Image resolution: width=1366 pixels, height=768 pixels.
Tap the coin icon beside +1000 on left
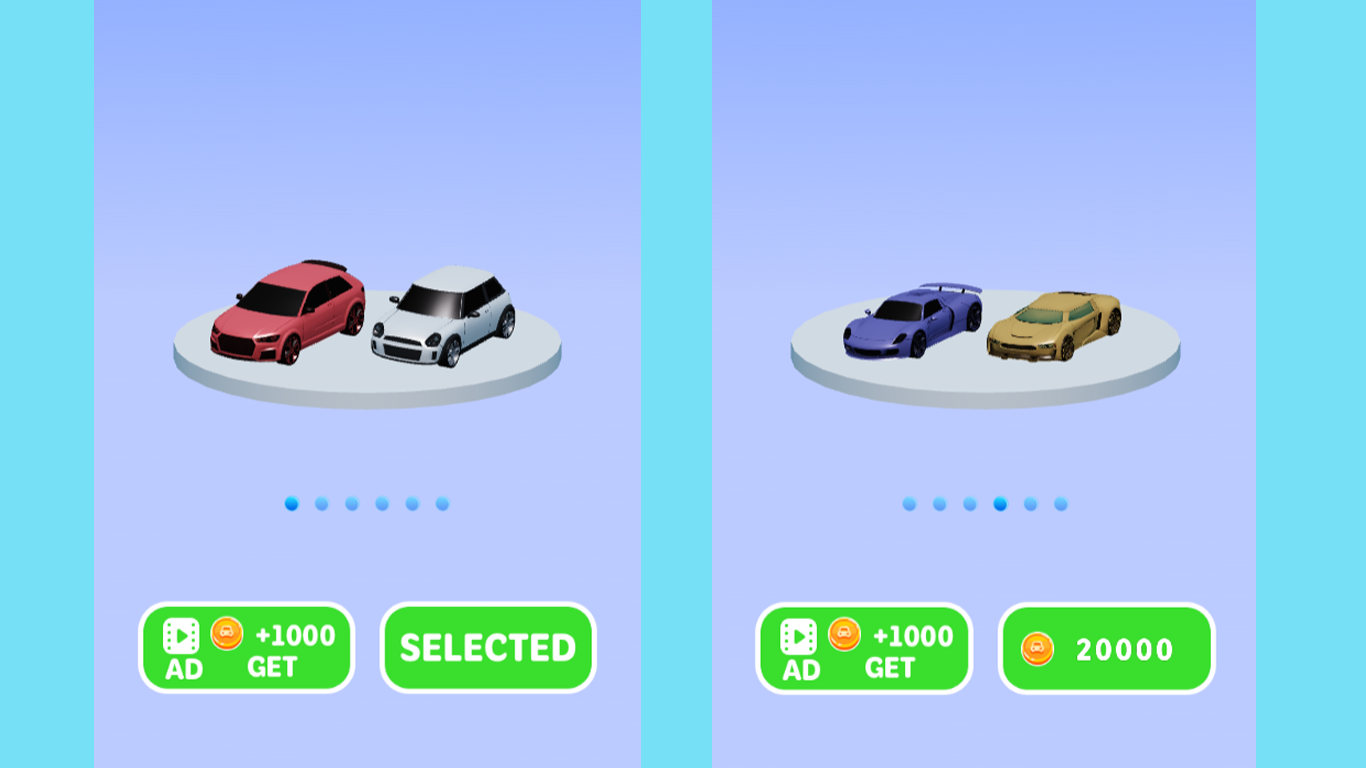point(227,634)
